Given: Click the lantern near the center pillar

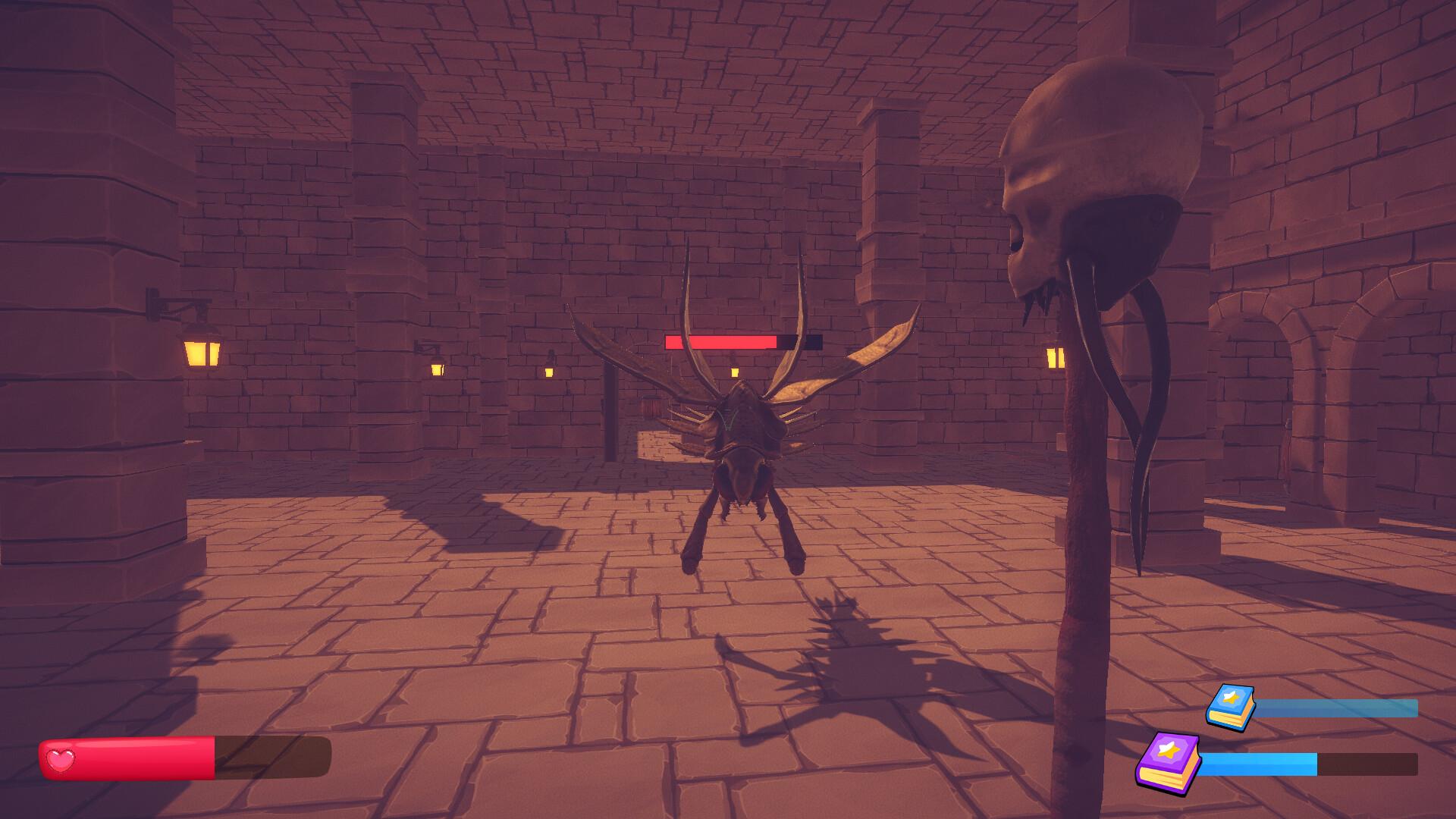Looking at the screenshot, I should [438, 369].
